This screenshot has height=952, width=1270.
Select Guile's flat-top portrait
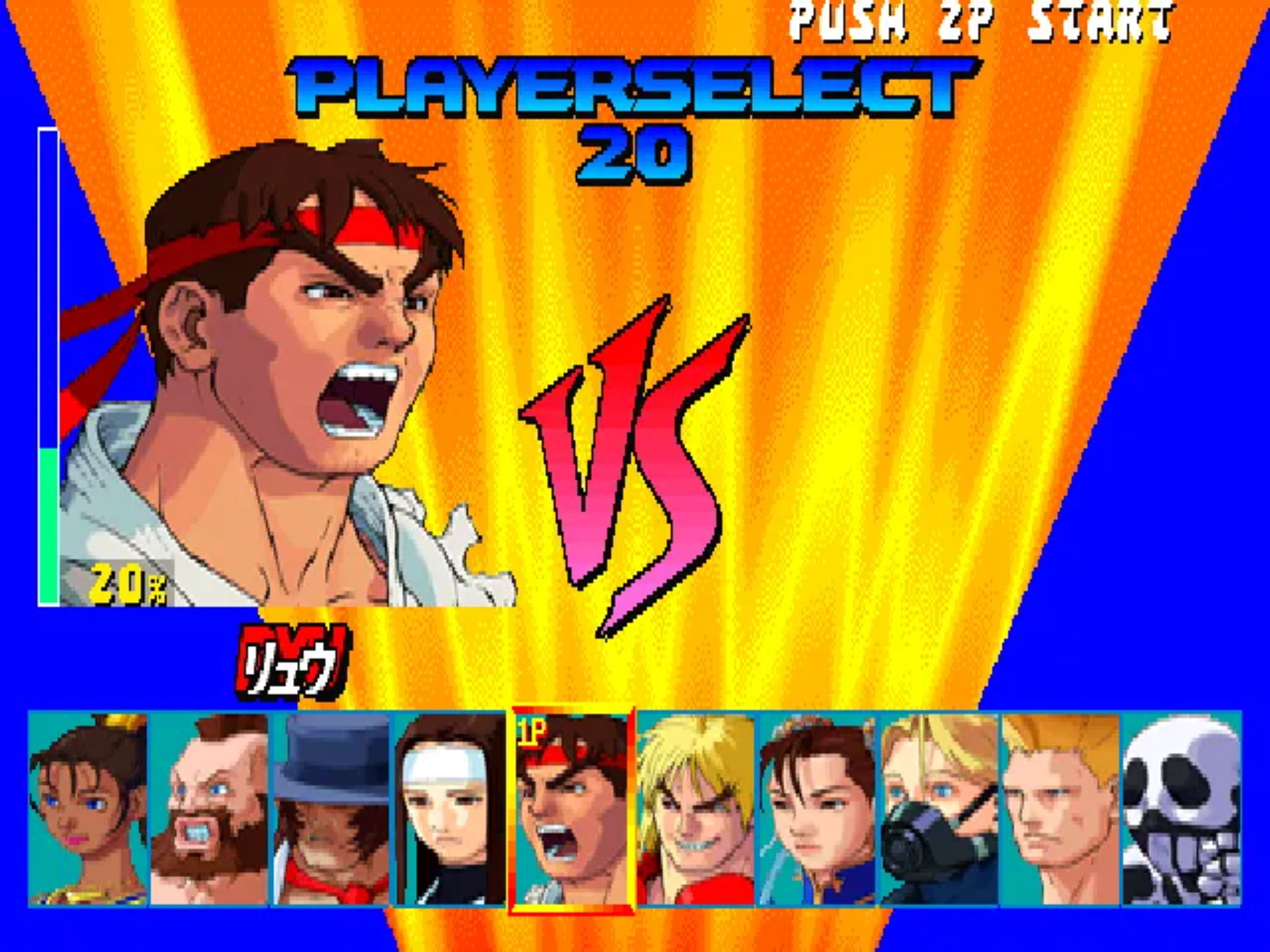pos(1060,809)
